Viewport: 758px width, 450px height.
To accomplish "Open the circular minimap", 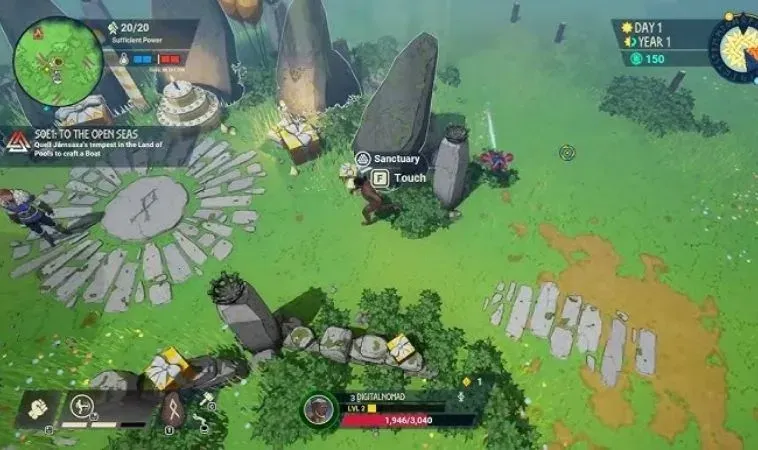I will (x=58, y=62).
